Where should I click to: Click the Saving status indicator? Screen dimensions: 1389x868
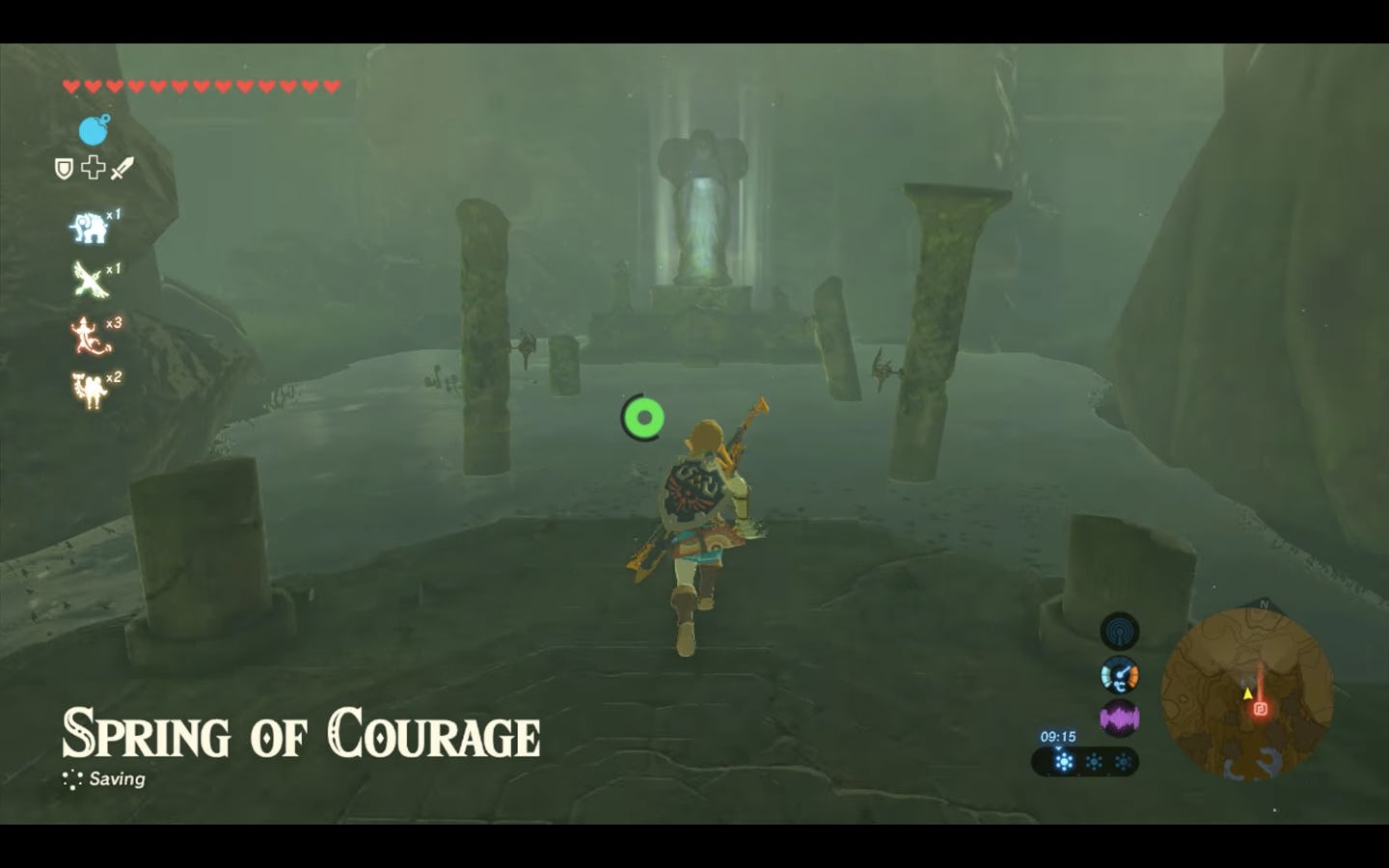(116, 778)
